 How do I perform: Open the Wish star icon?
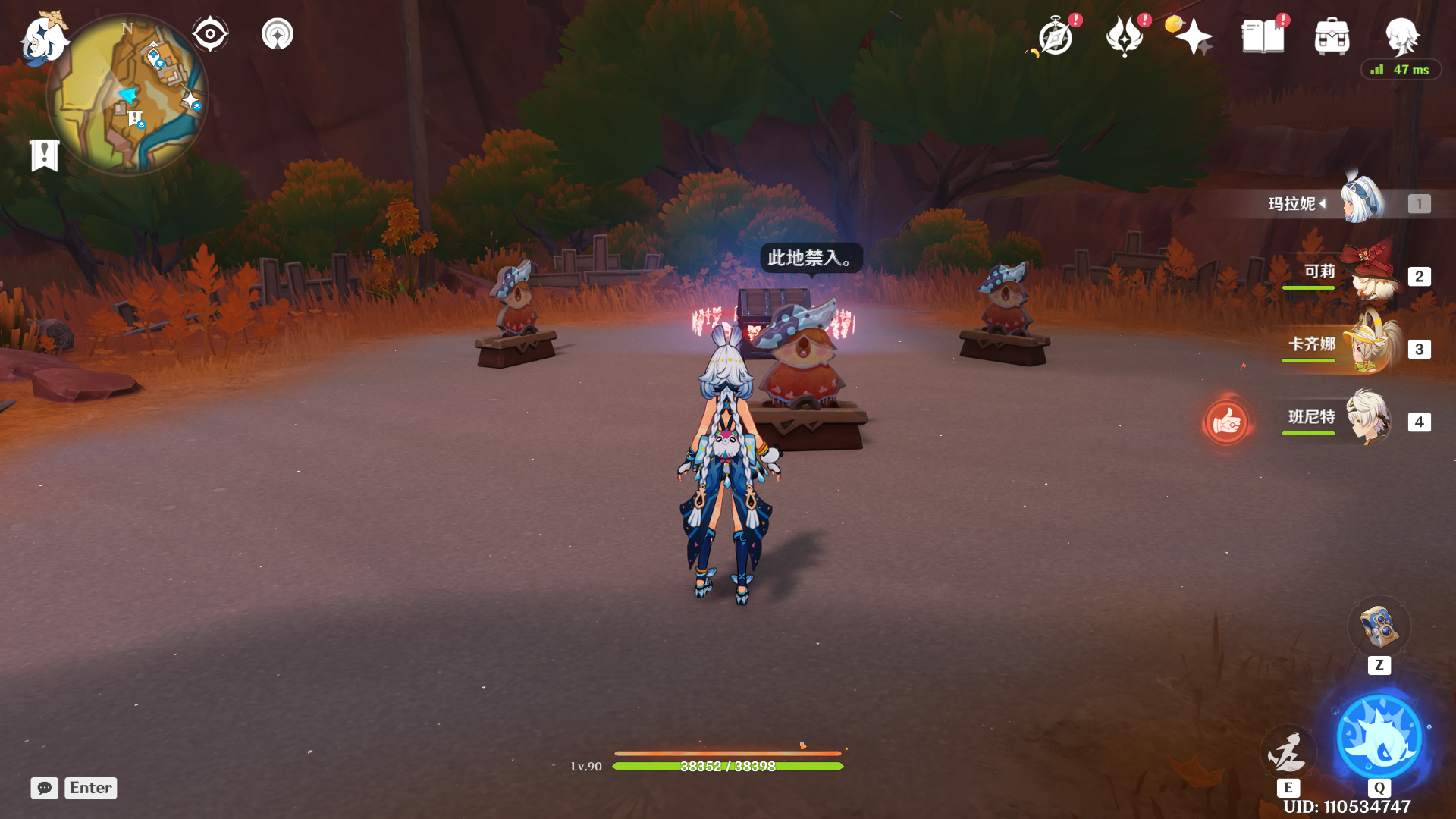pos(1193,36)
